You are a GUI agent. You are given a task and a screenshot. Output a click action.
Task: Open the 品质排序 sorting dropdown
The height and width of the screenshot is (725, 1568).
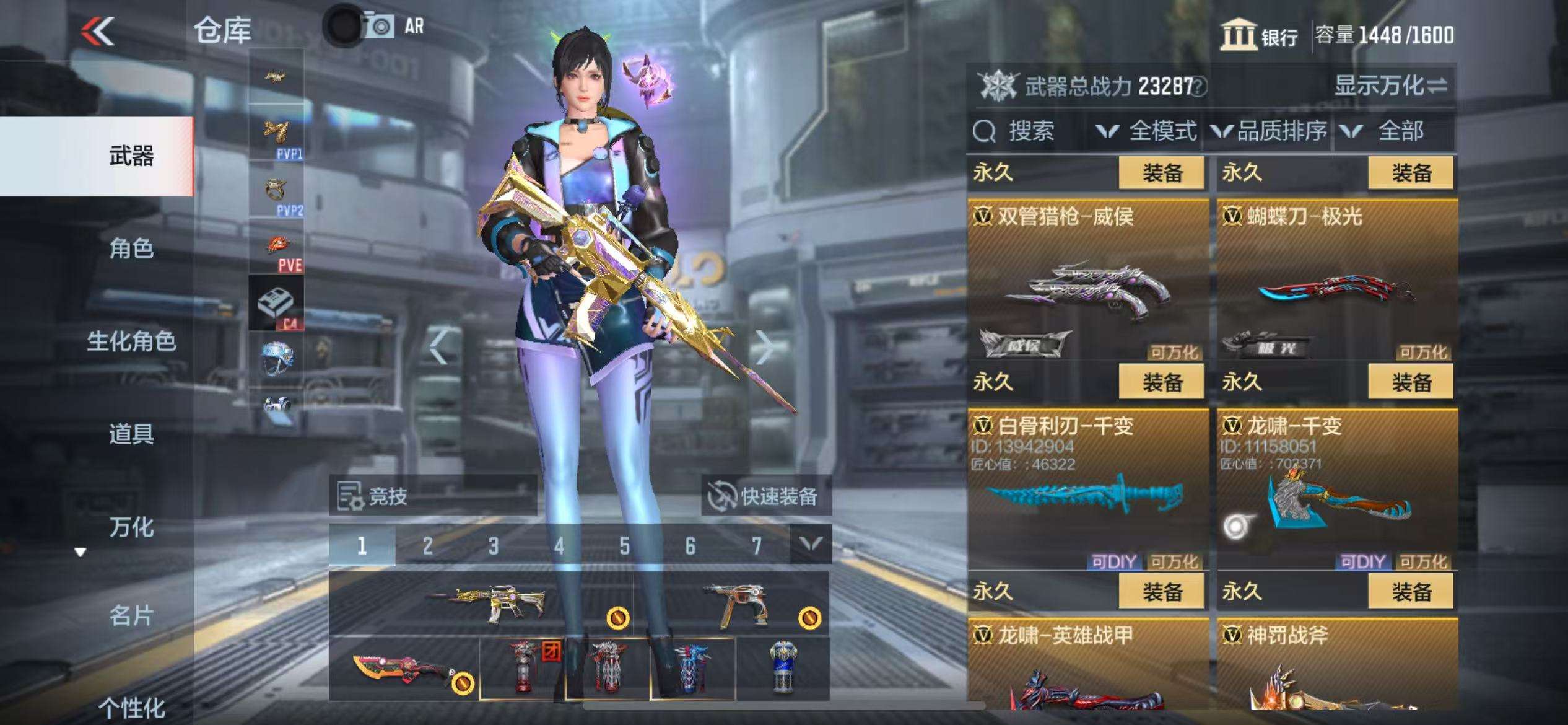1270,131
